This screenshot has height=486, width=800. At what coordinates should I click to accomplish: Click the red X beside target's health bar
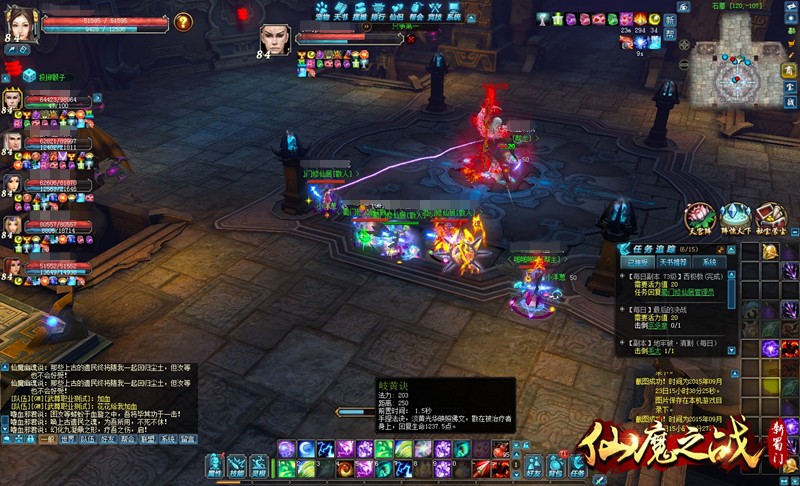[409, 38]
